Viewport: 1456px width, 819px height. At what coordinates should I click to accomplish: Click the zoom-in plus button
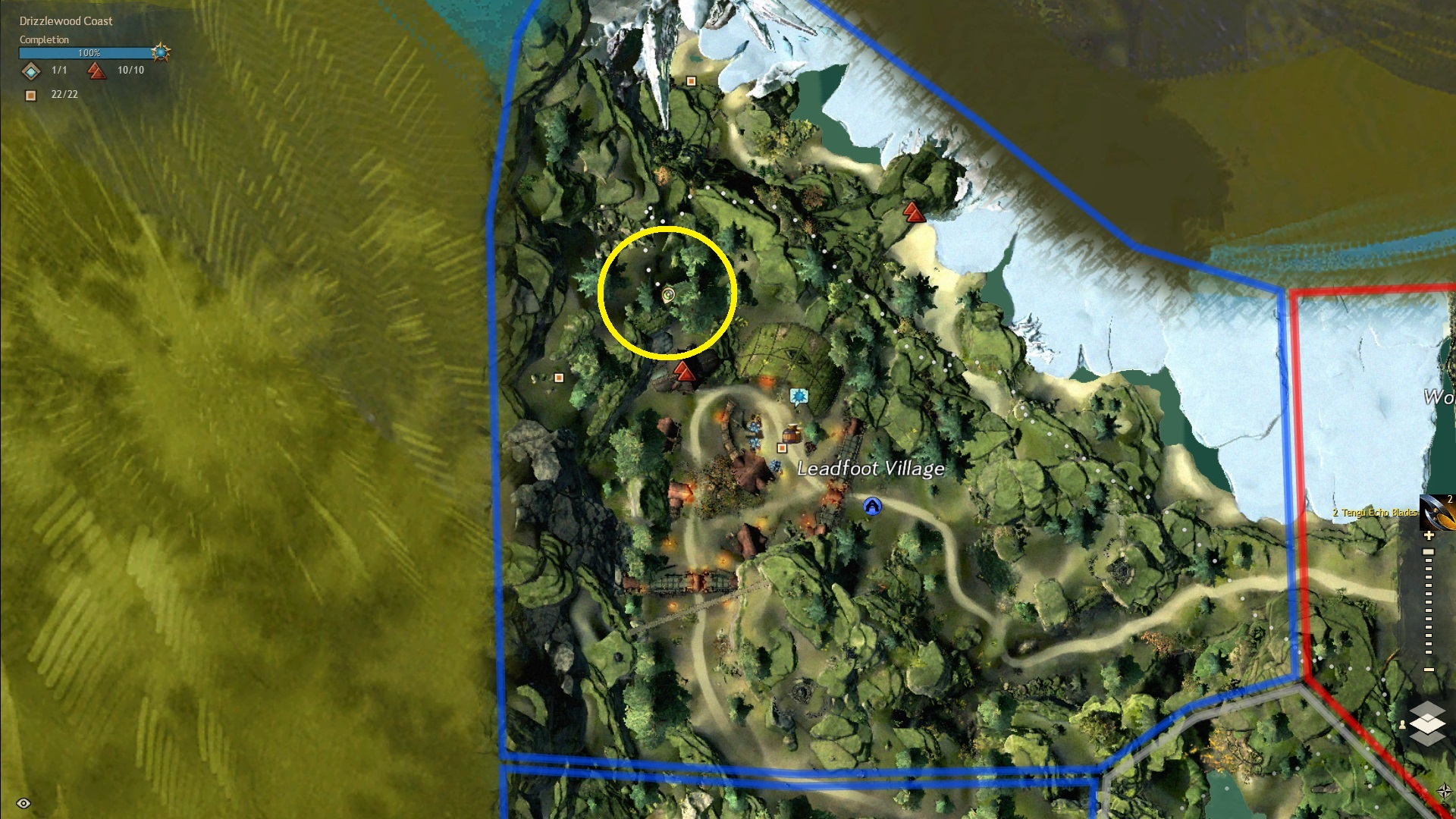(x=1429, y=535)
